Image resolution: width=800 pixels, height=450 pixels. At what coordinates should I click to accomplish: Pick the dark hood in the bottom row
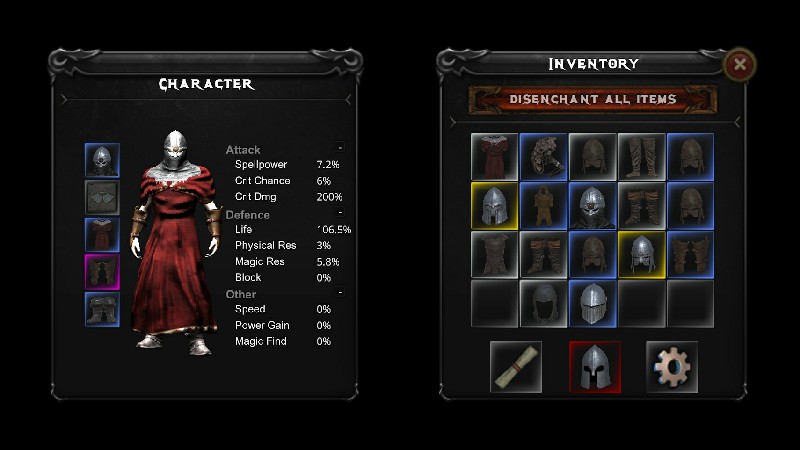tap(544, 304)
